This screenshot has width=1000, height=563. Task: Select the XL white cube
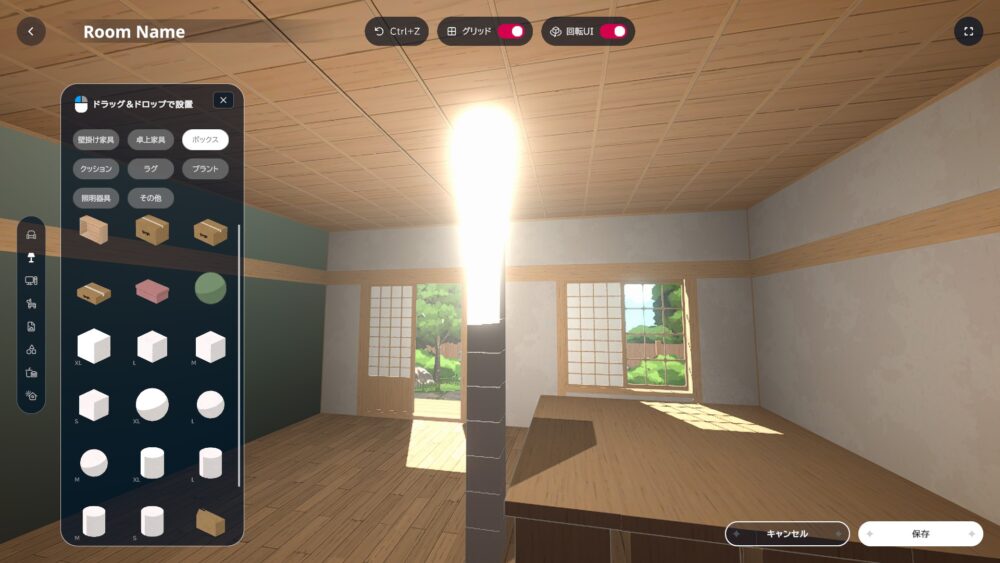(x=94, y=346)
